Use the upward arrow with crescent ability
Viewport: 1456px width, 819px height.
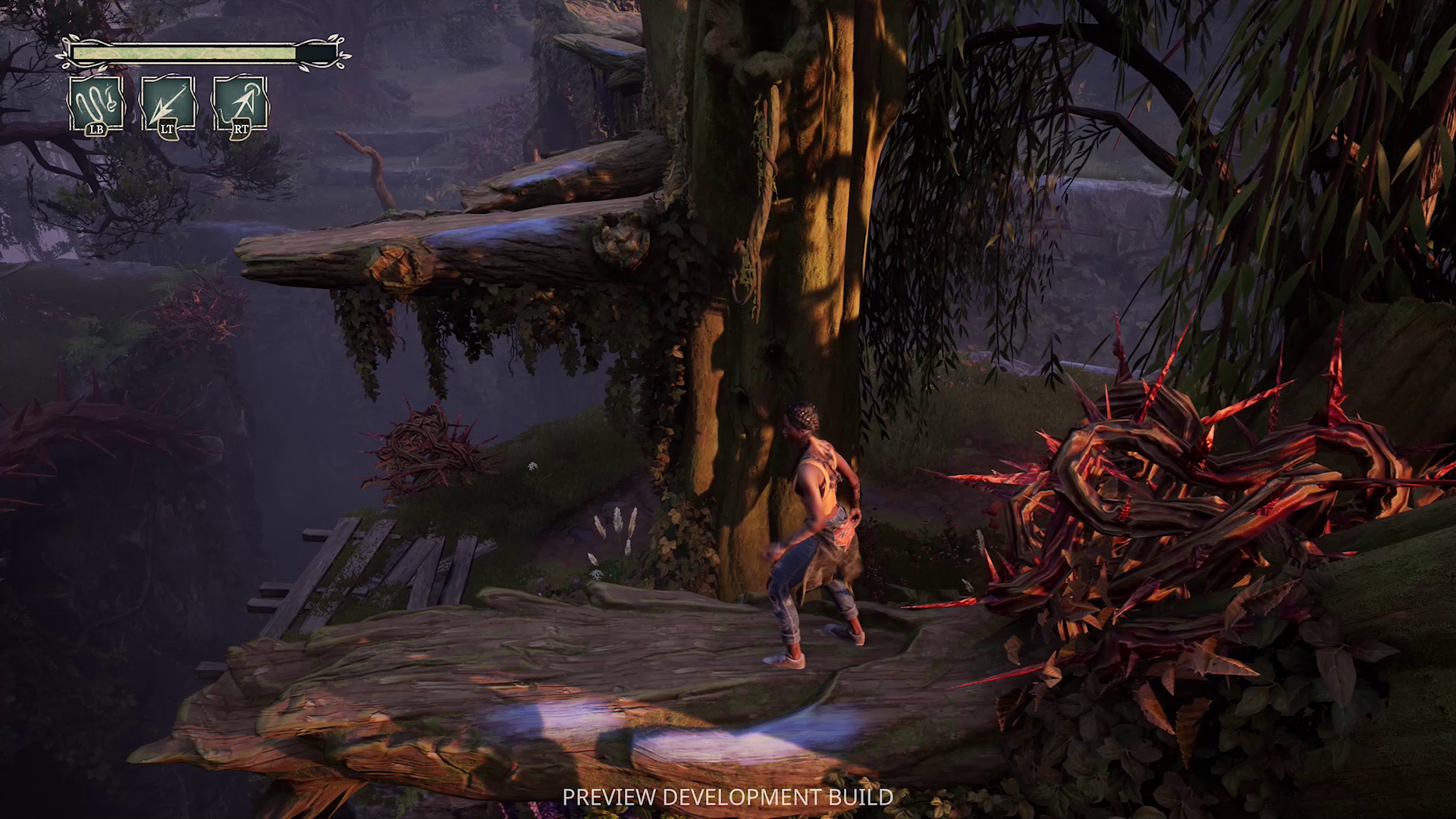tap(240, 103)
